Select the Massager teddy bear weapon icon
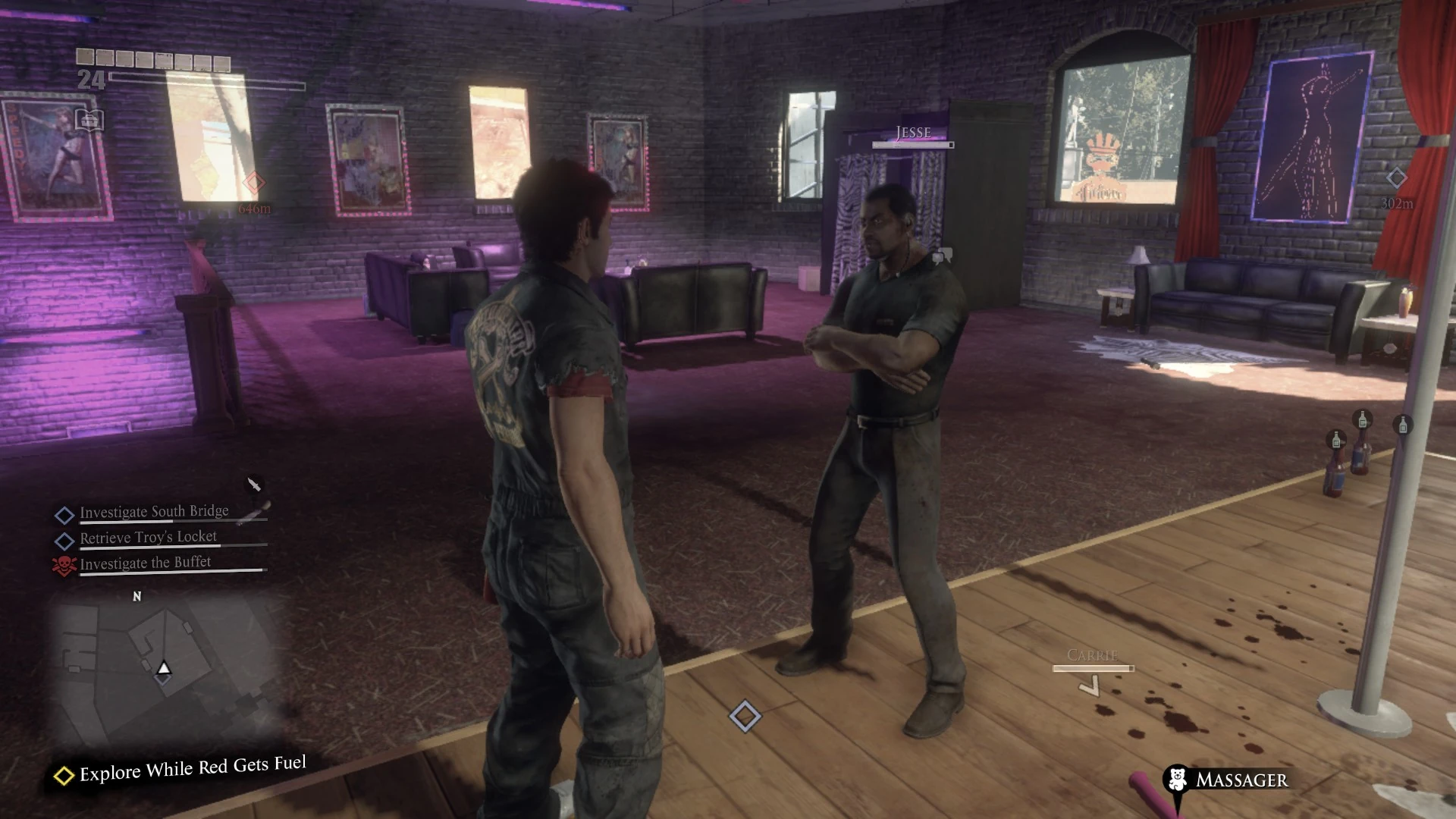This screenshot has width=1456, height=819. 1176,780
